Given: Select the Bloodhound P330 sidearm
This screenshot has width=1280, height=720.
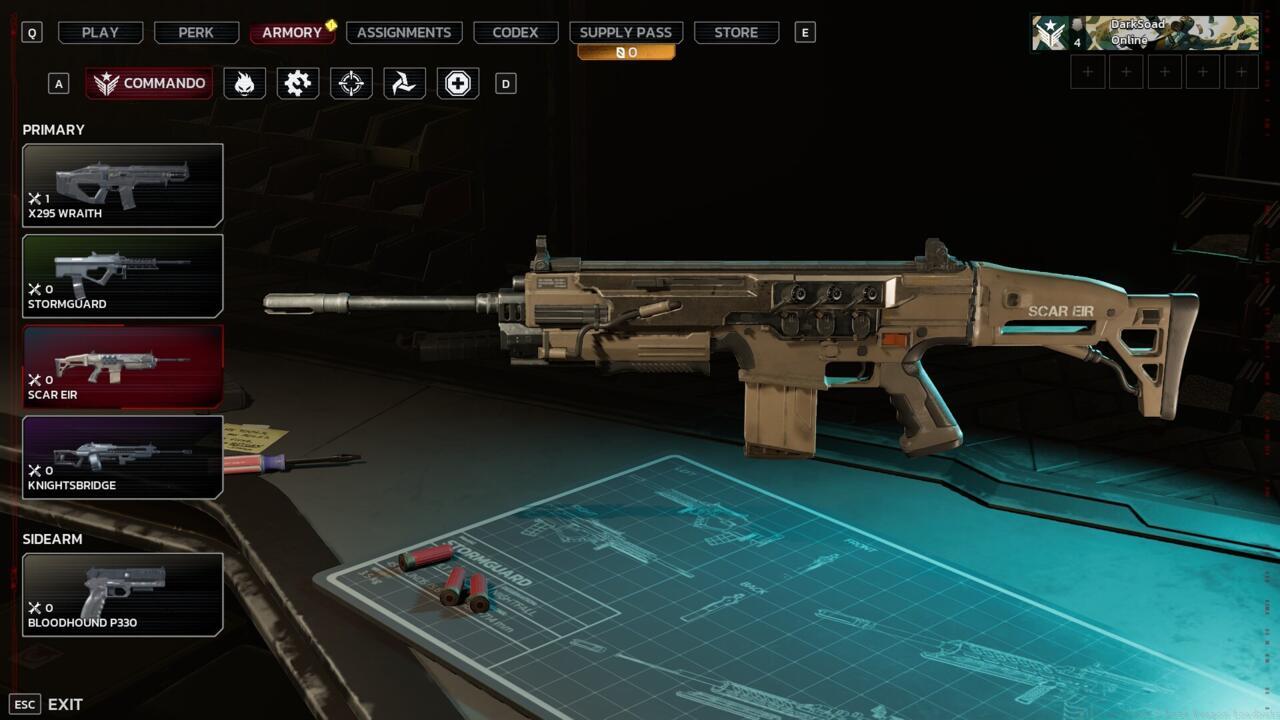Looking at the screenshot, I should (x=123, y=595).
